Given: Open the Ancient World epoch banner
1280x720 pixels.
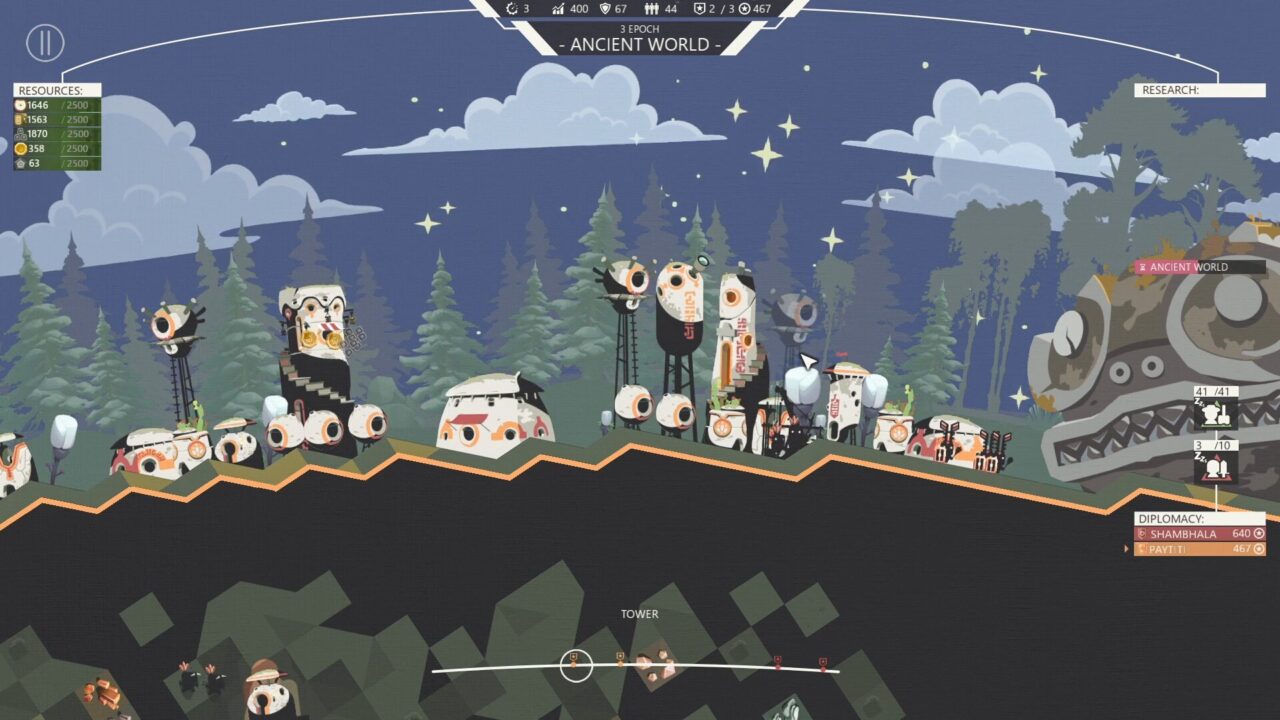Looking at the screenshot, I should click(x=640, y=44).
